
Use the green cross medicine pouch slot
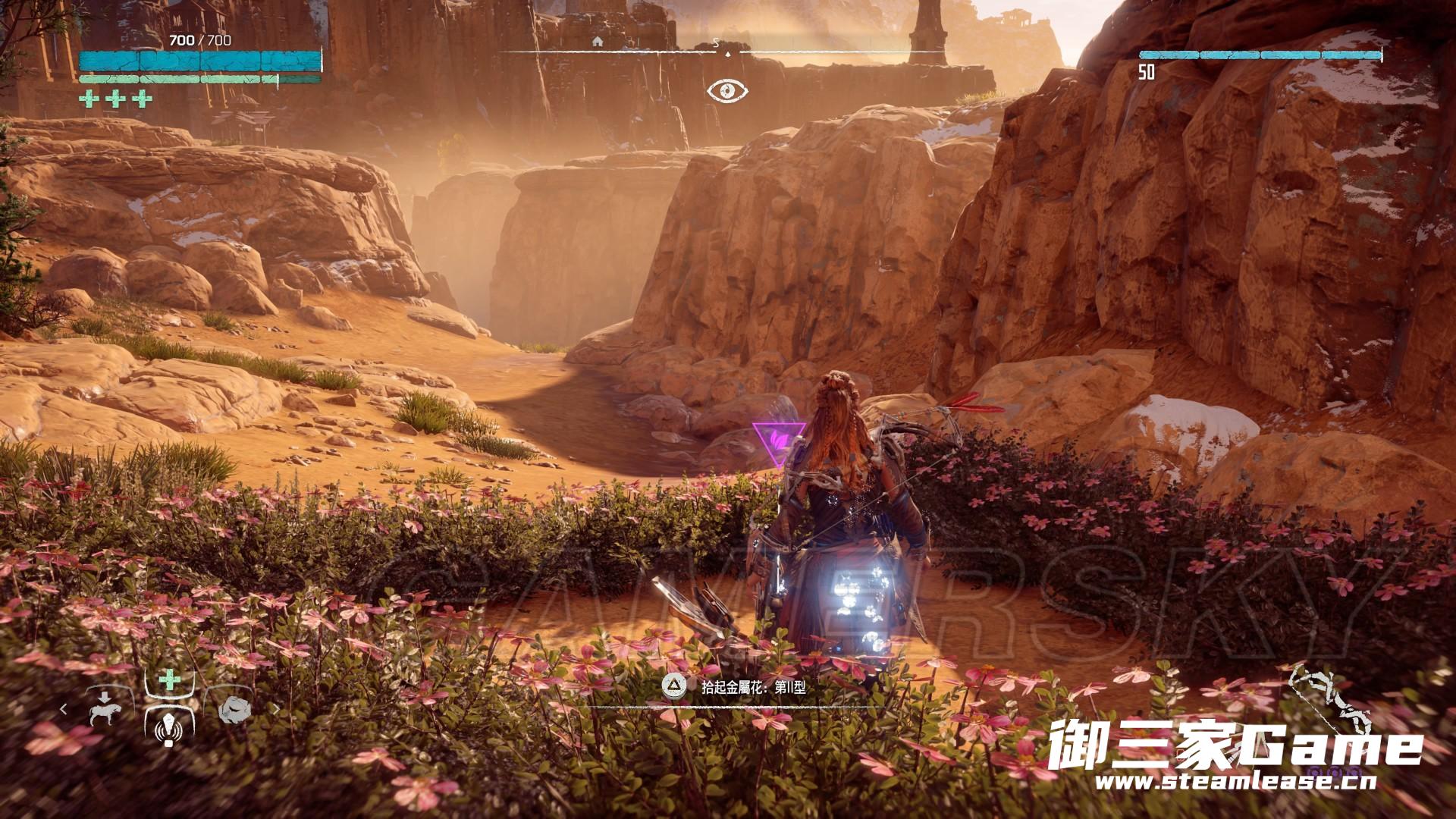170,680
